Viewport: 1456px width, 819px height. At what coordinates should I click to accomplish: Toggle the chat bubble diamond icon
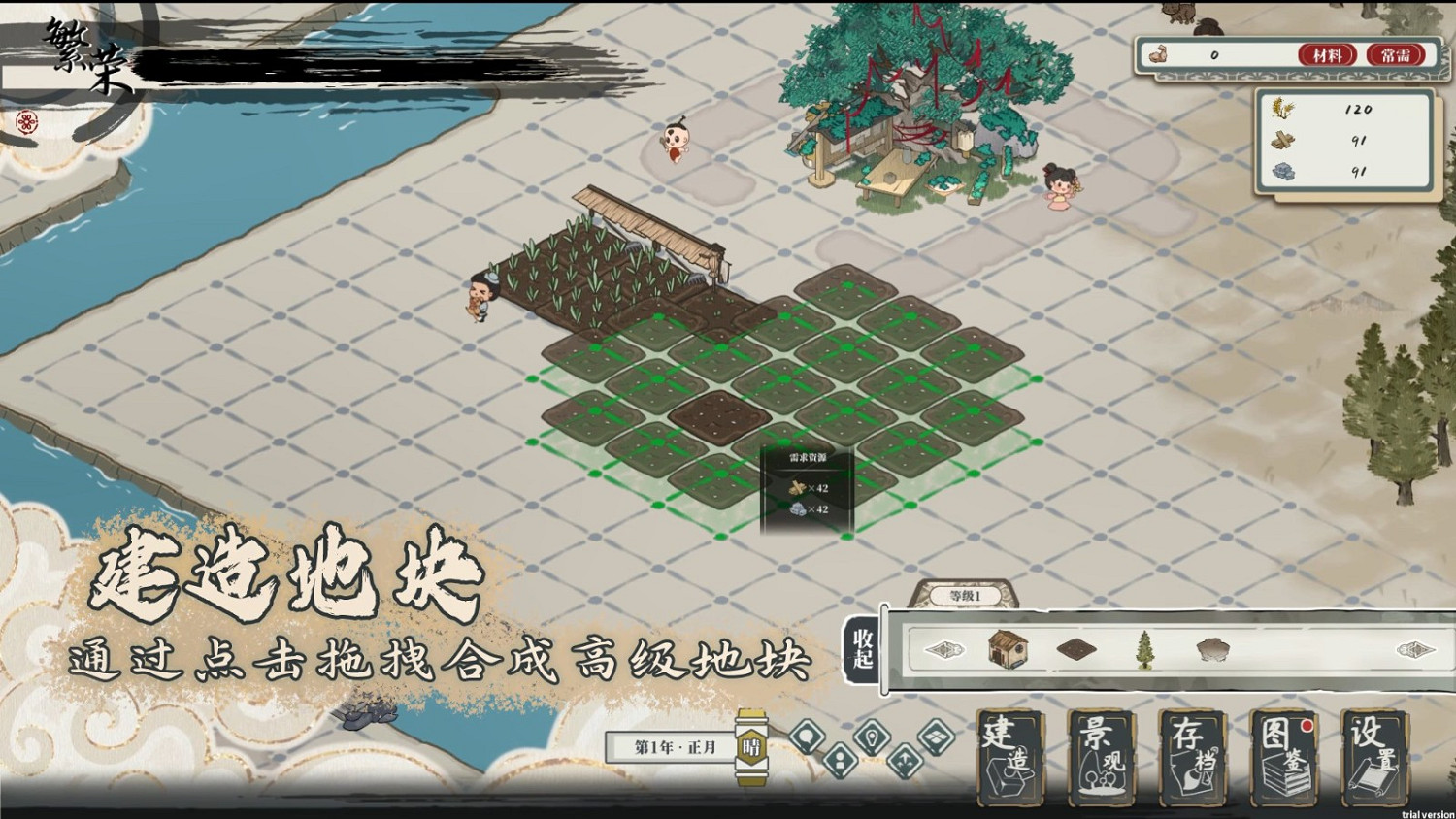(808, 737)
